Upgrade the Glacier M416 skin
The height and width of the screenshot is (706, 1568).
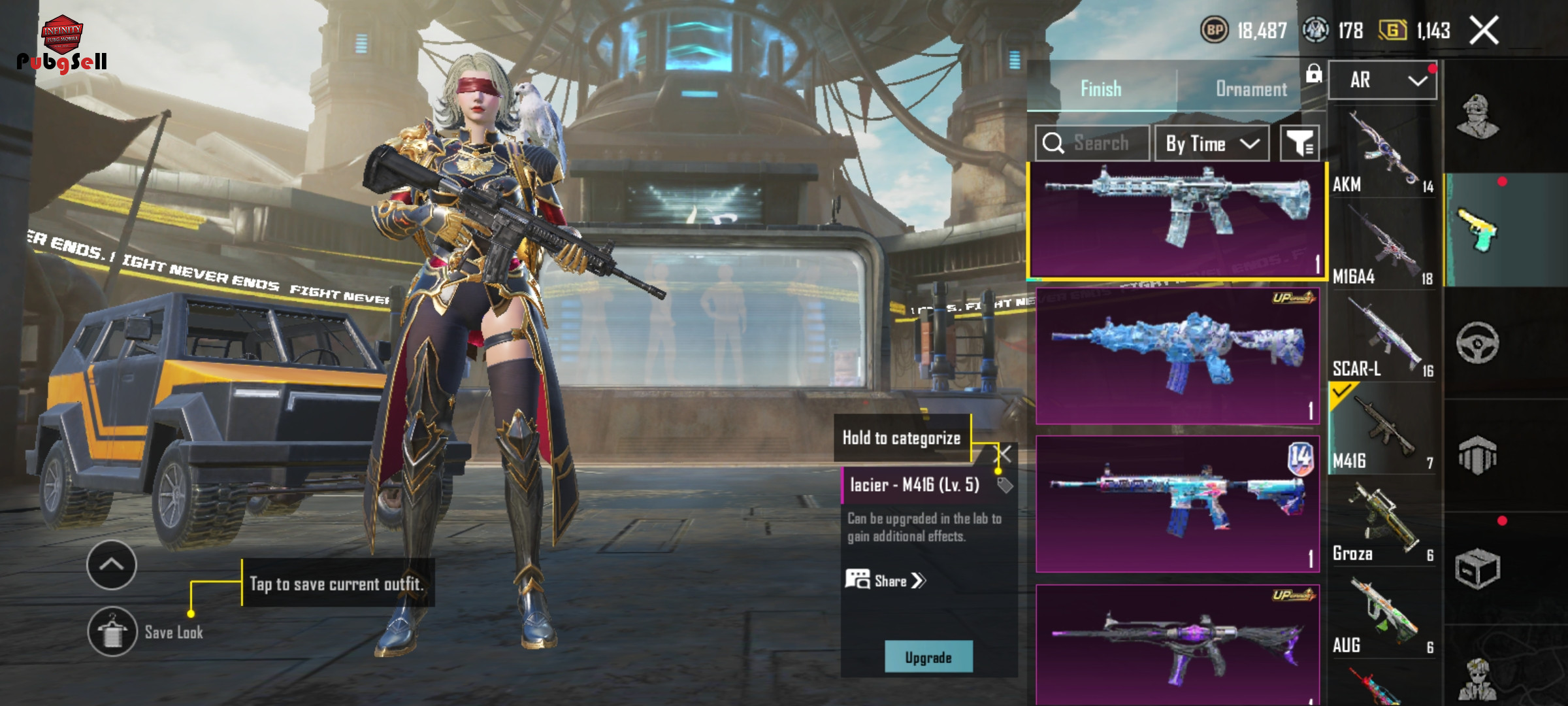click(x=928, y=657)
